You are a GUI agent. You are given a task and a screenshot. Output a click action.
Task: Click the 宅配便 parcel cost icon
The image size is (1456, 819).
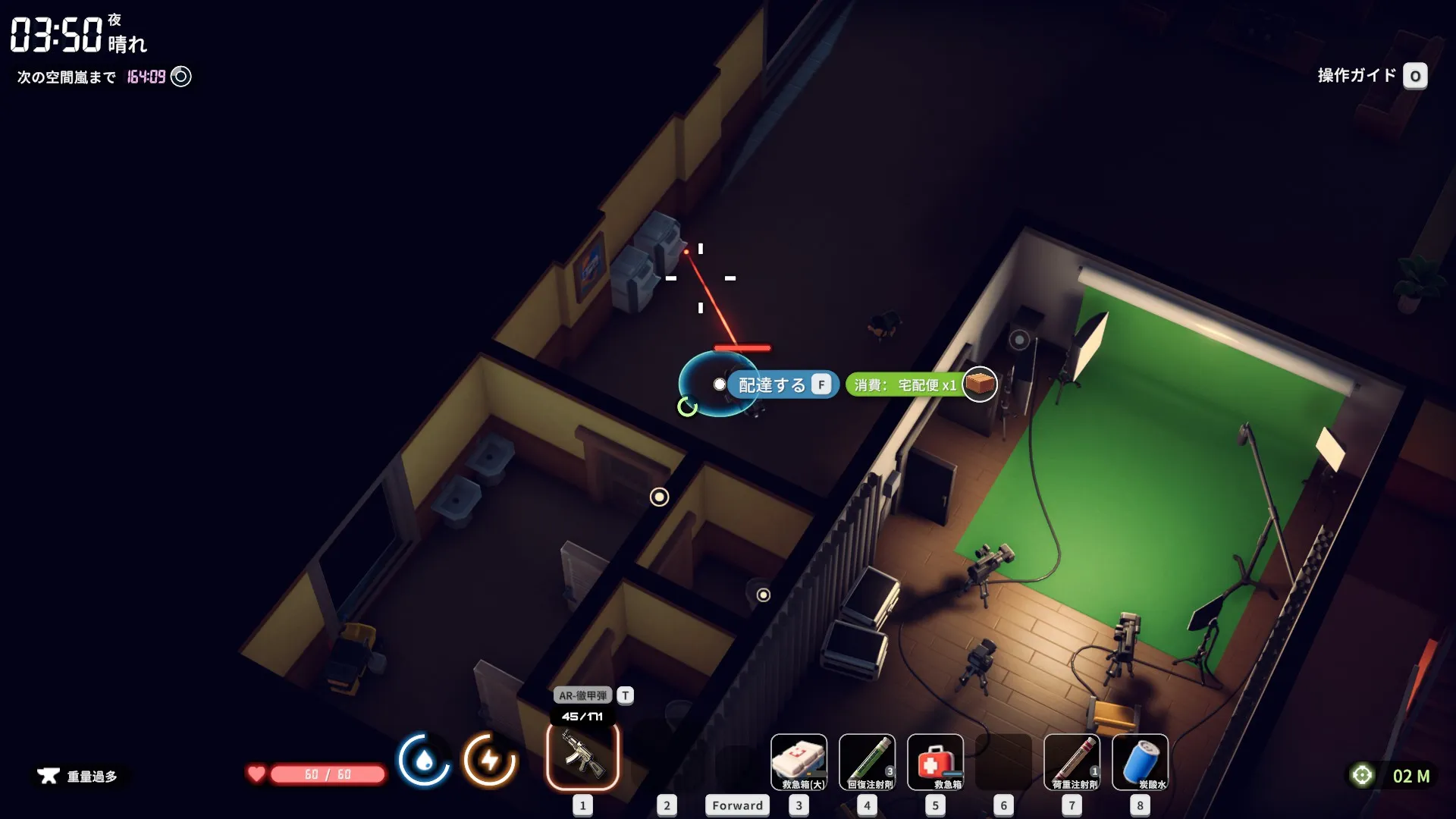[979, 384]
